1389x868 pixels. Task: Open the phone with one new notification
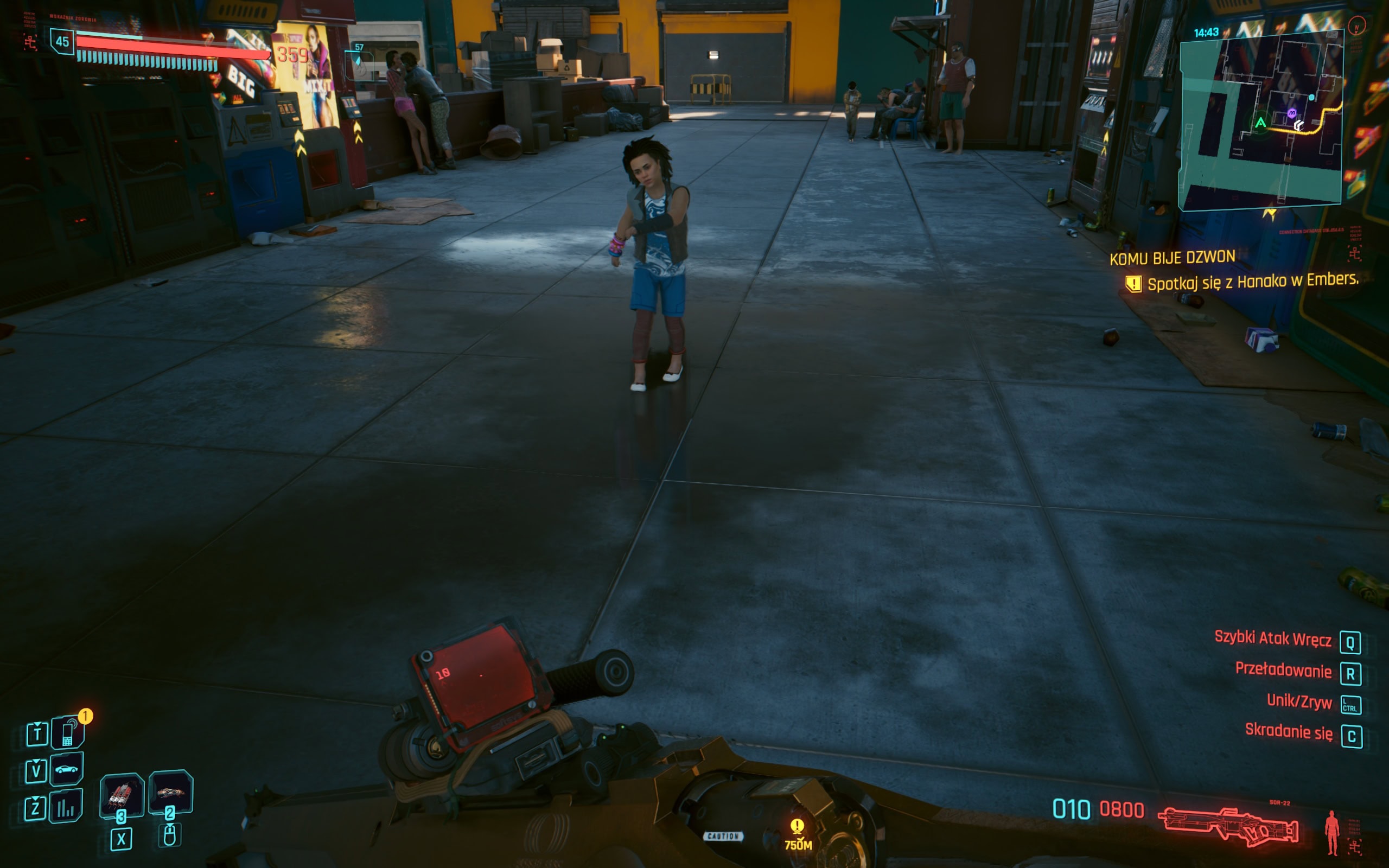tap(68, 733)
